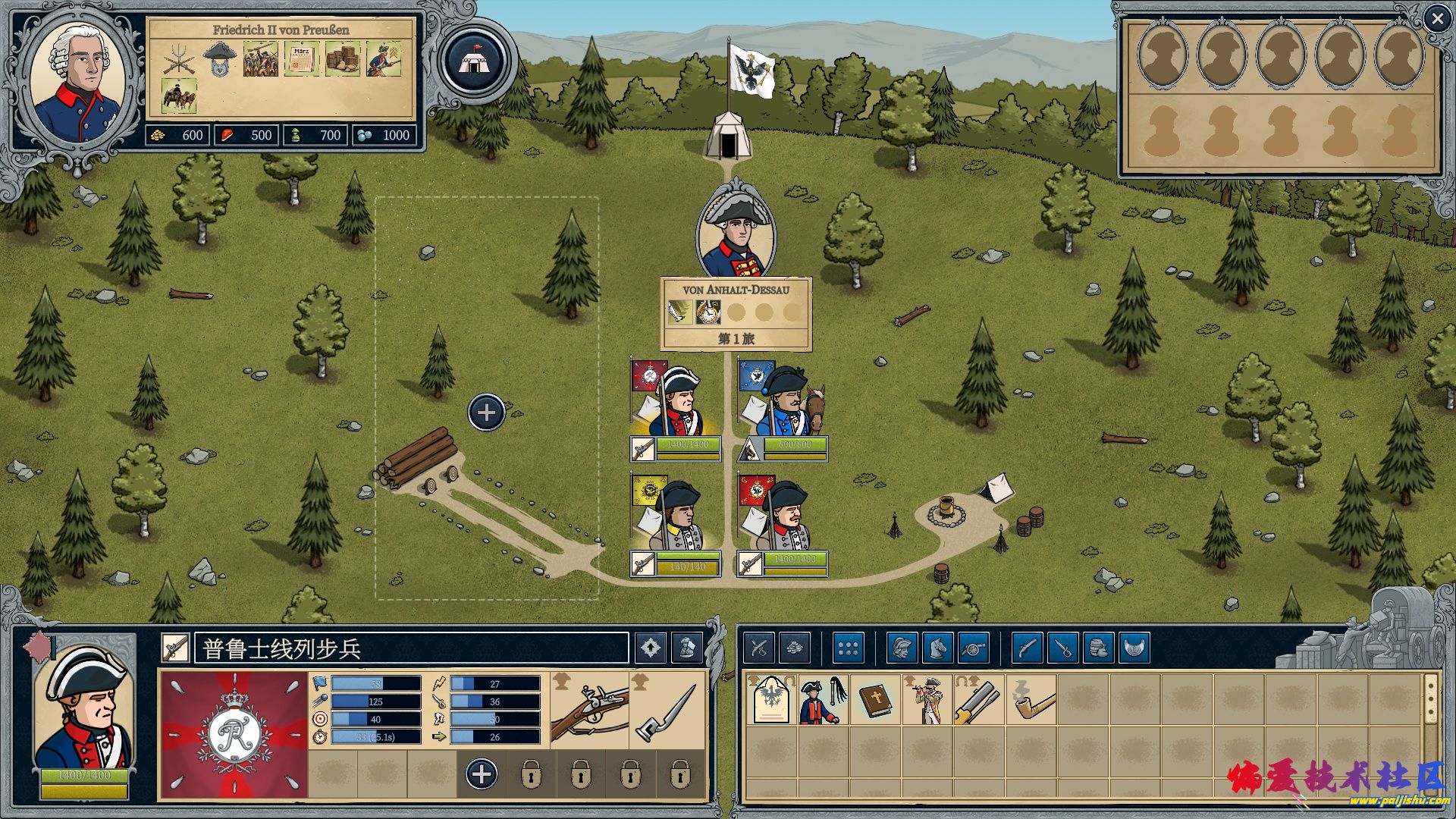
Task: Filter inventory by cavalry horse head
Action: coord(938,648)
